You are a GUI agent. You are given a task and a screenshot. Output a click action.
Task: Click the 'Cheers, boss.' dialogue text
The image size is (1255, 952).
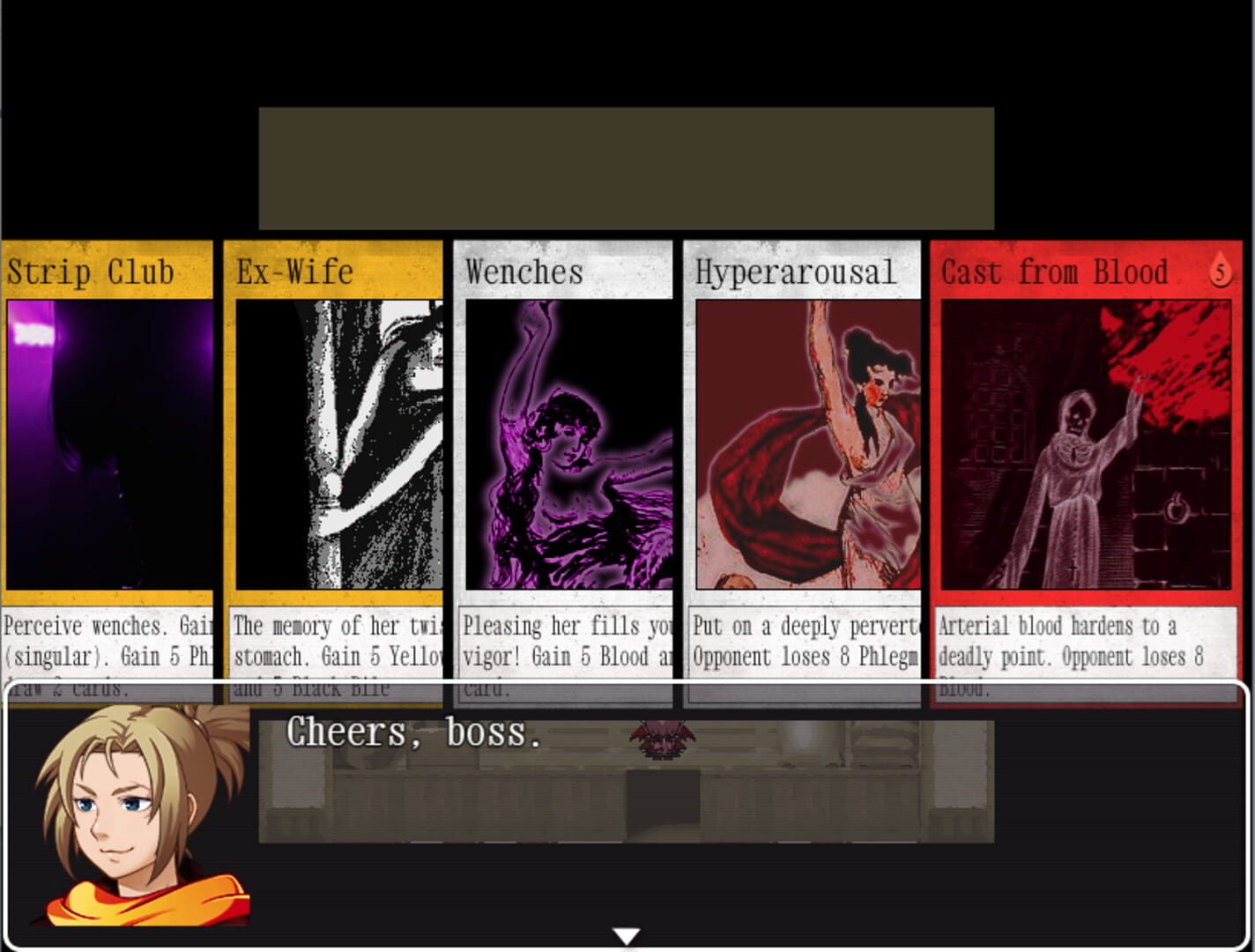click(x=414, y=732)
